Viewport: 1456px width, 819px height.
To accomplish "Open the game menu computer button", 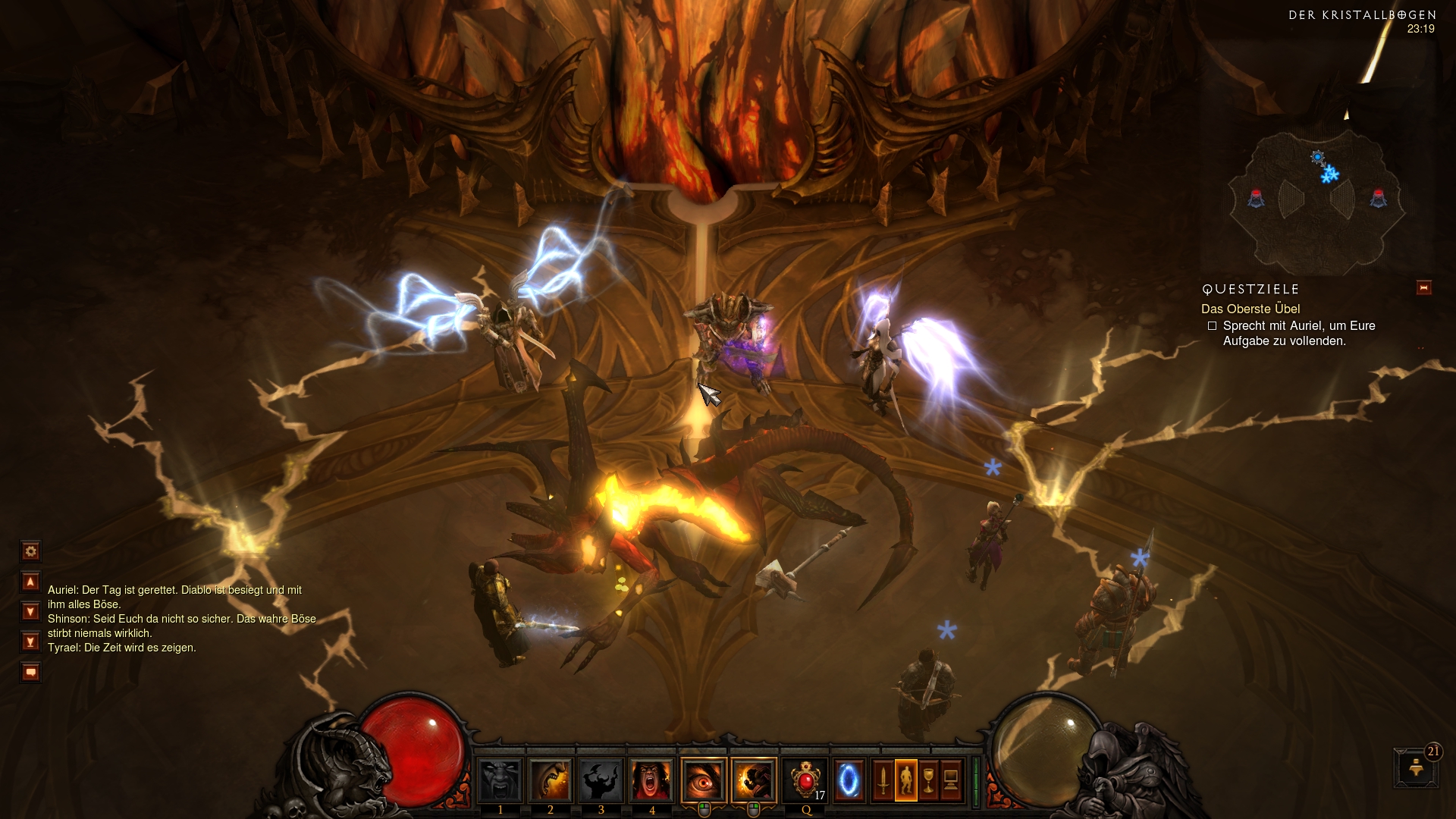I will [x=951, y=780].
